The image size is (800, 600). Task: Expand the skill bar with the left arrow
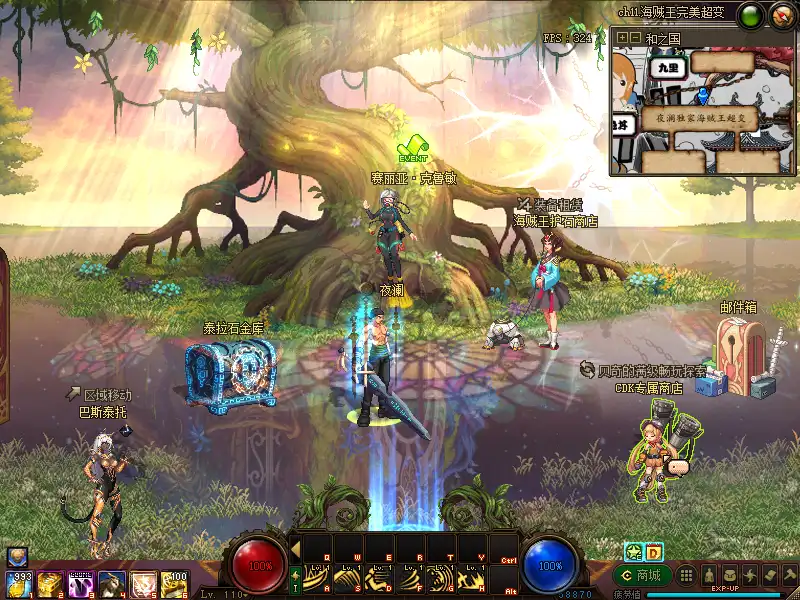tap(296, 547)
